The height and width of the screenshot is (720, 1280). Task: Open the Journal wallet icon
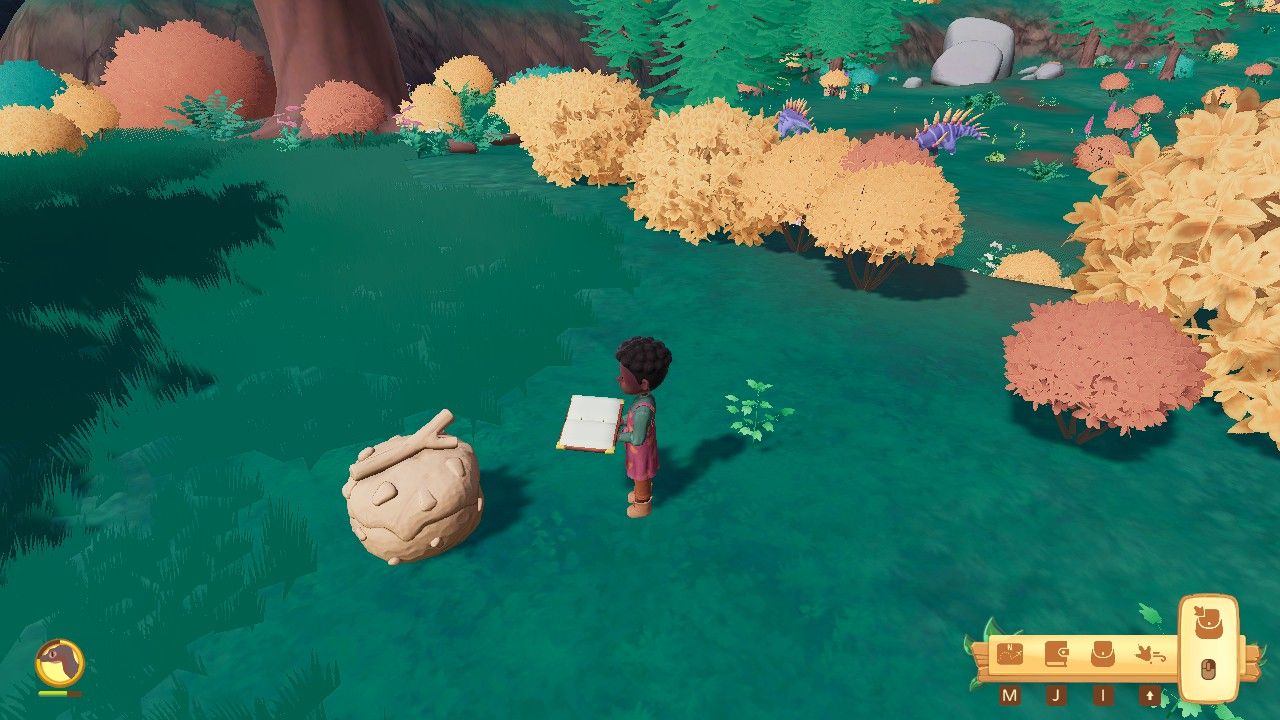click(x=1056, y=654)
